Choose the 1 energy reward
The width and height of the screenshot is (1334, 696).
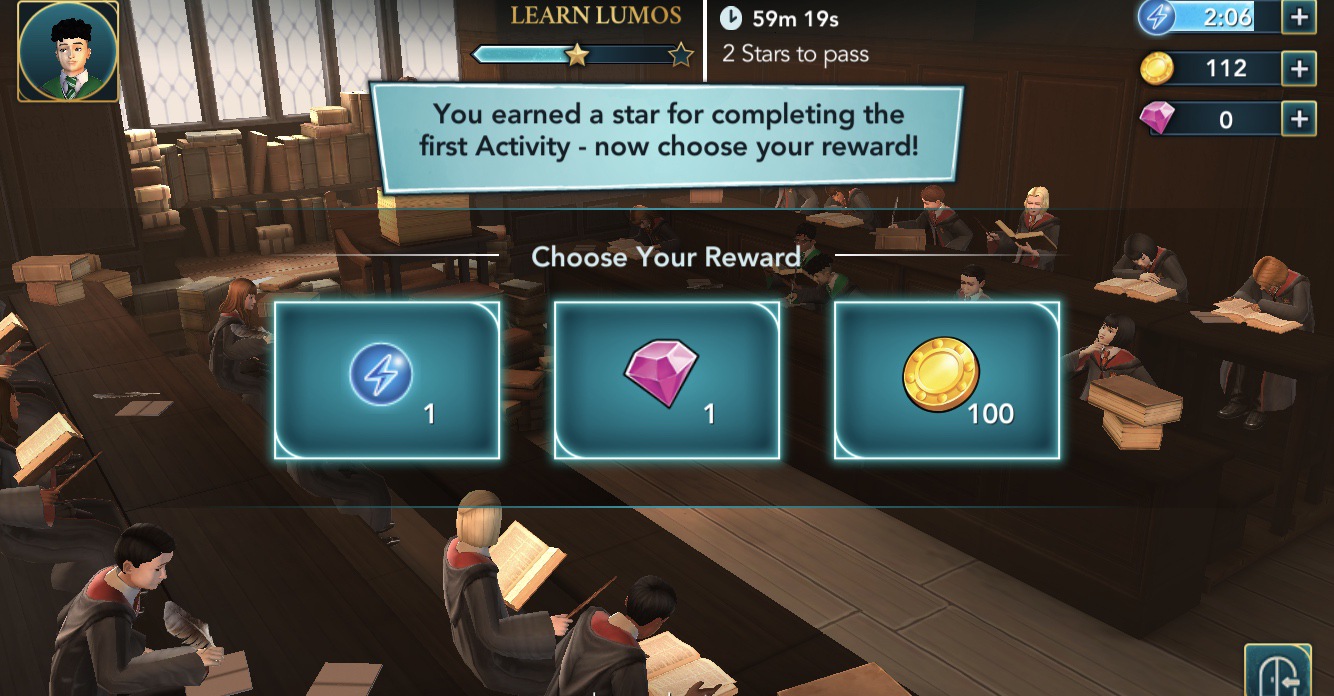coord(387,380)
